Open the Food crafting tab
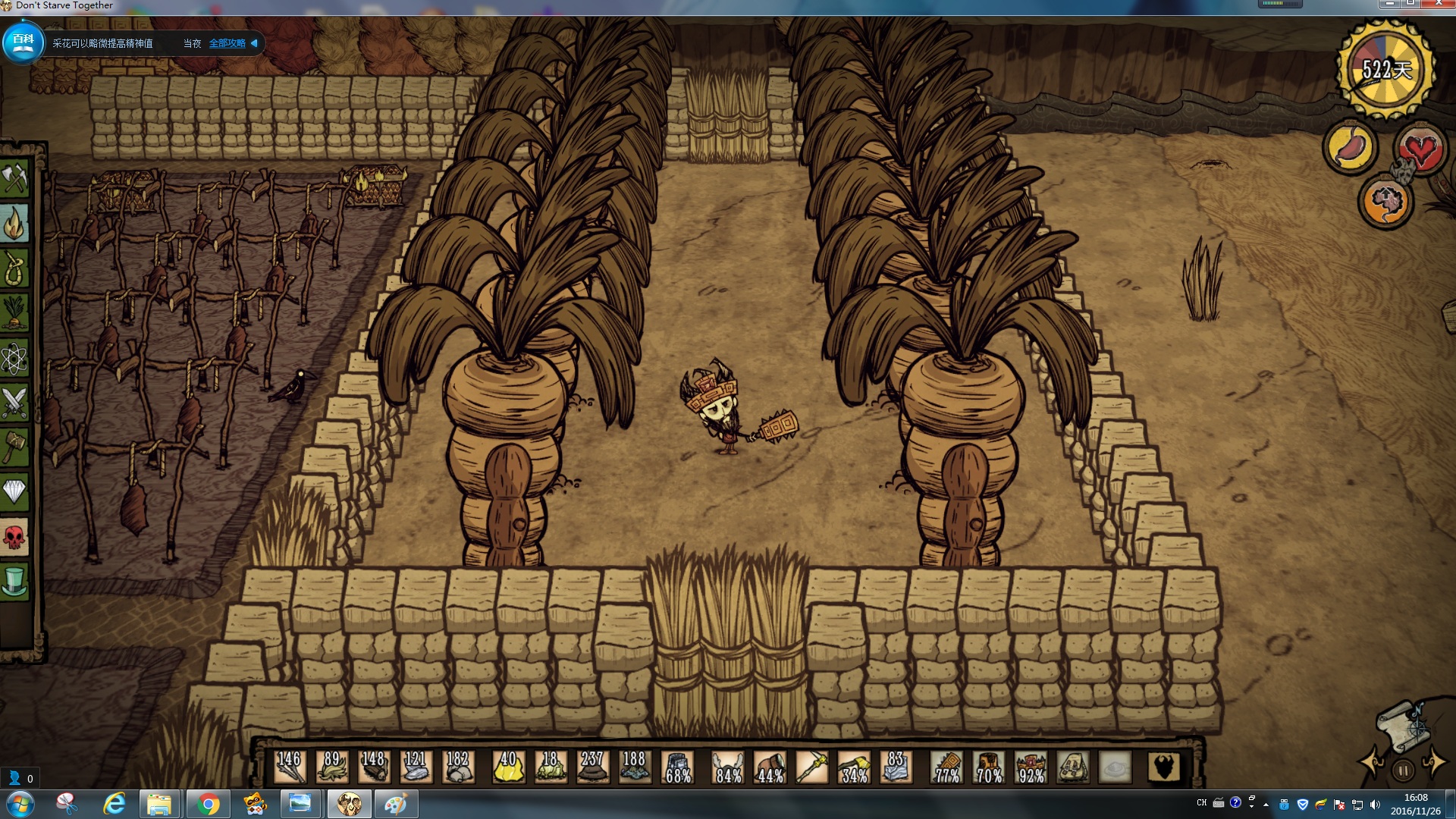Screen dimensions: 1456x819 tap(14, 313)
